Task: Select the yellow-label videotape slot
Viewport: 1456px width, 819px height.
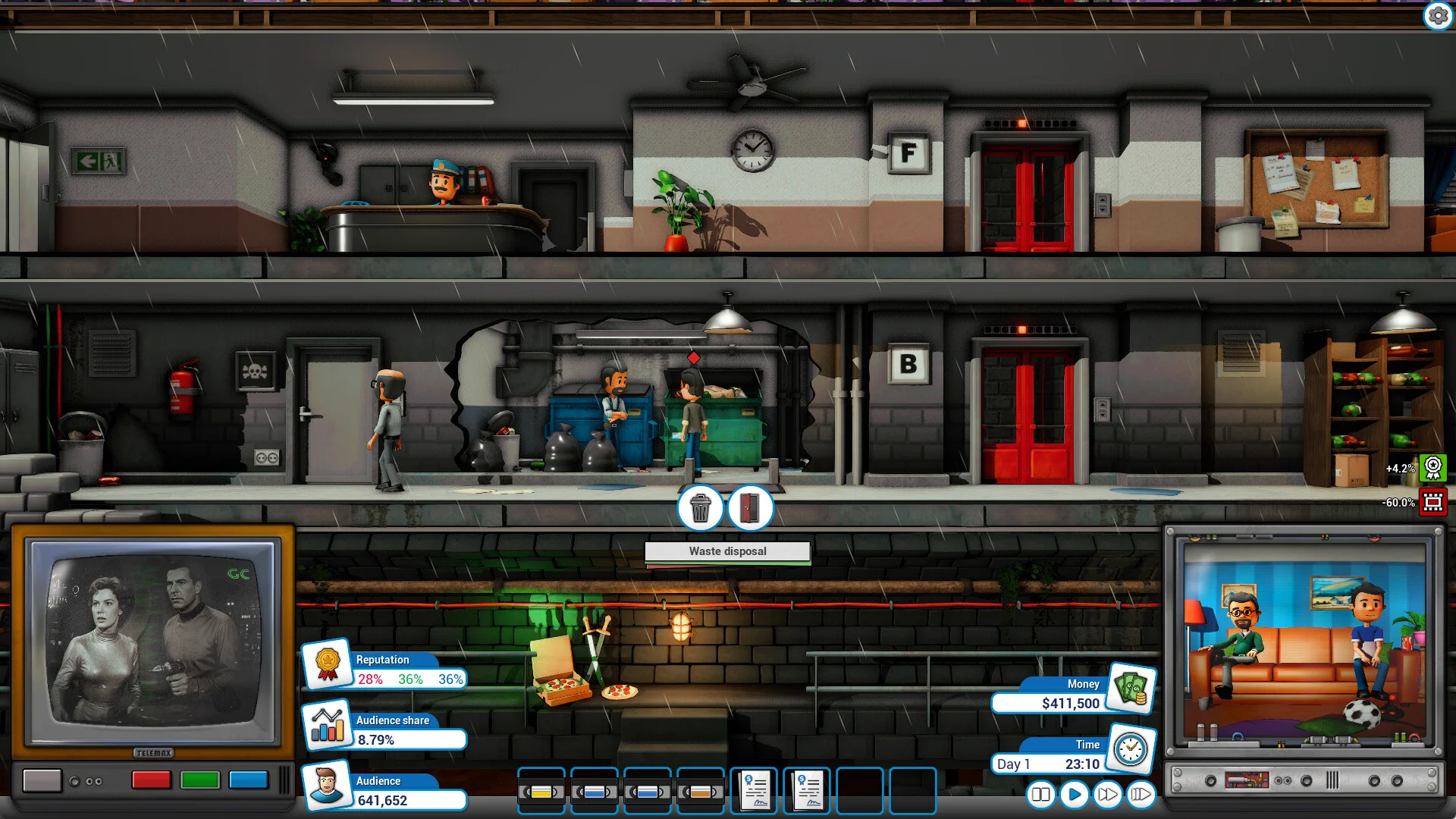Action: click(x=541, y=792)
